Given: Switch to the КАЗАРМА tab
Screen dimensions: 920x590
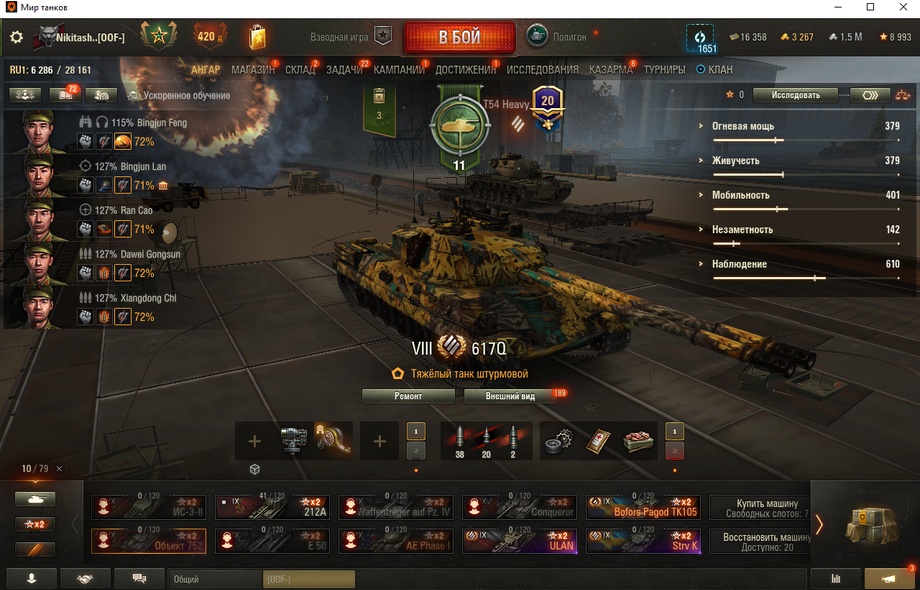Looking at the screenshot, I should coord(610,70).
